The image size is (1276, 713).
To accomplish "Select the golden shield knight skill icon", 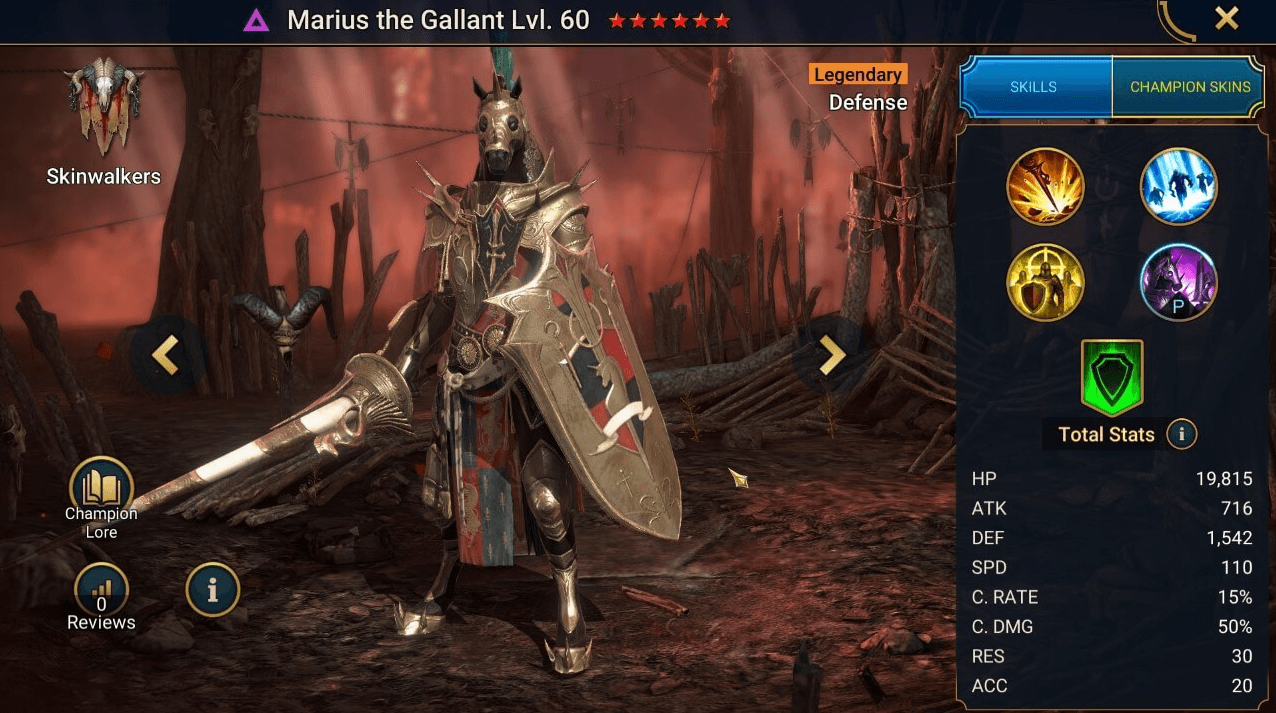I will pyautogui.click(x=1045, y=283).
